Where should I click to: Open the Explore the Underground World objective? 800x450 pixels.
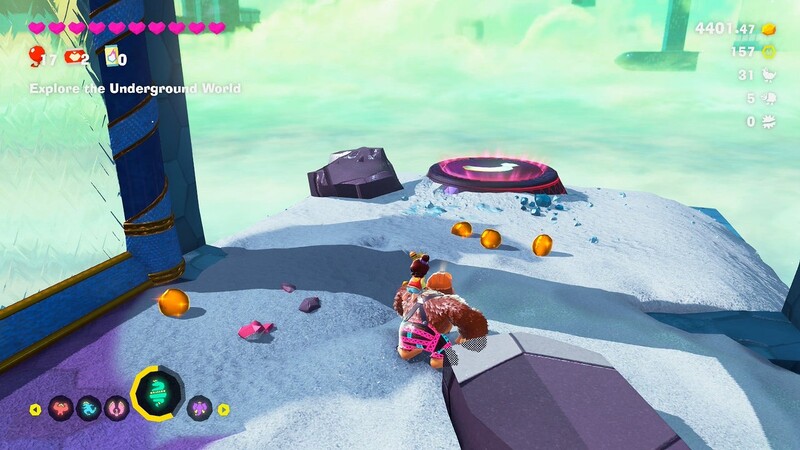134,89
